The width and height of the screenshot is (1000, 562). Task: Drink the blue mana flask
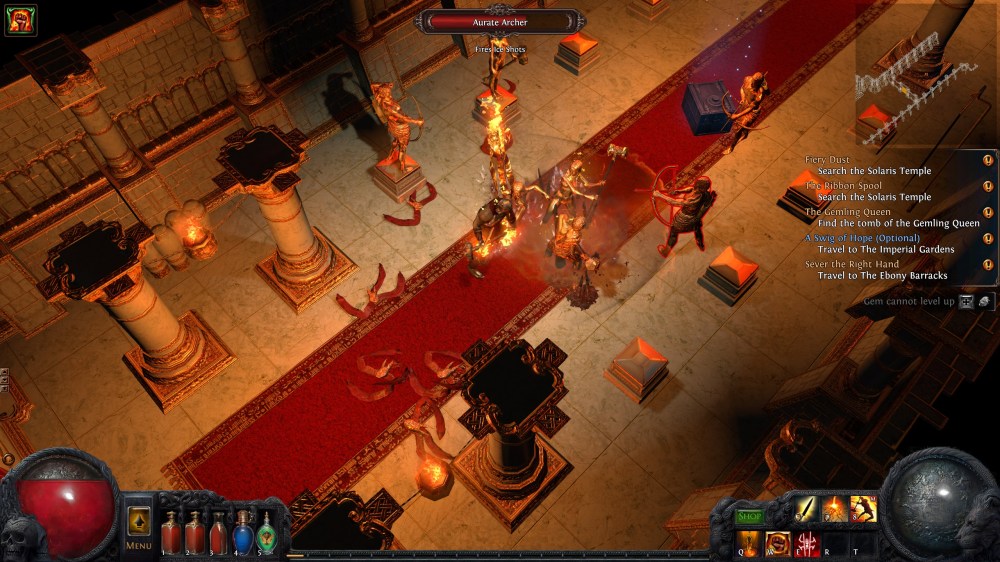point(242,532)
